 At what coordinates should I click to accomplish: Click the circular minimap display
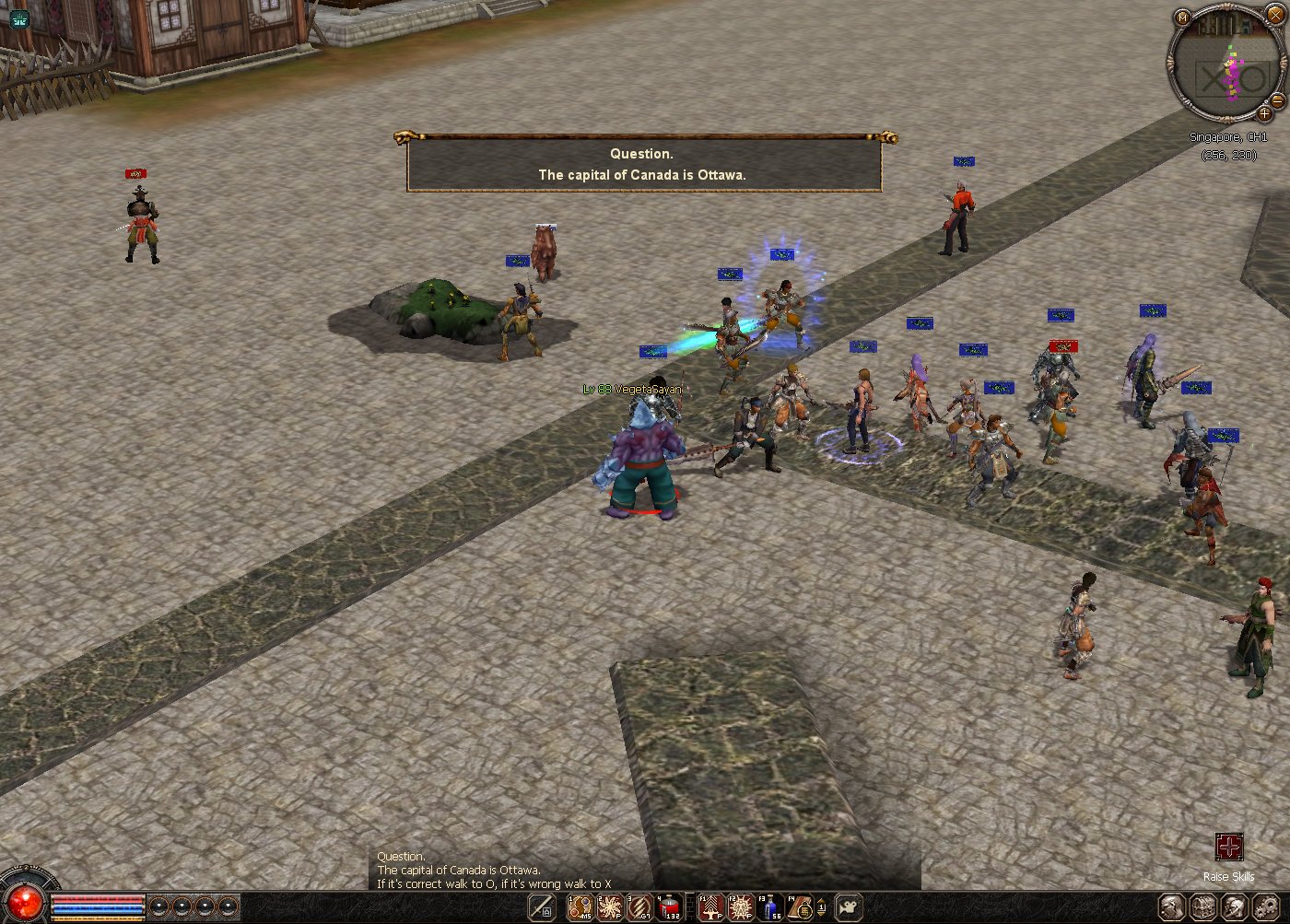pyautogui.click(x=1226, y=64)
